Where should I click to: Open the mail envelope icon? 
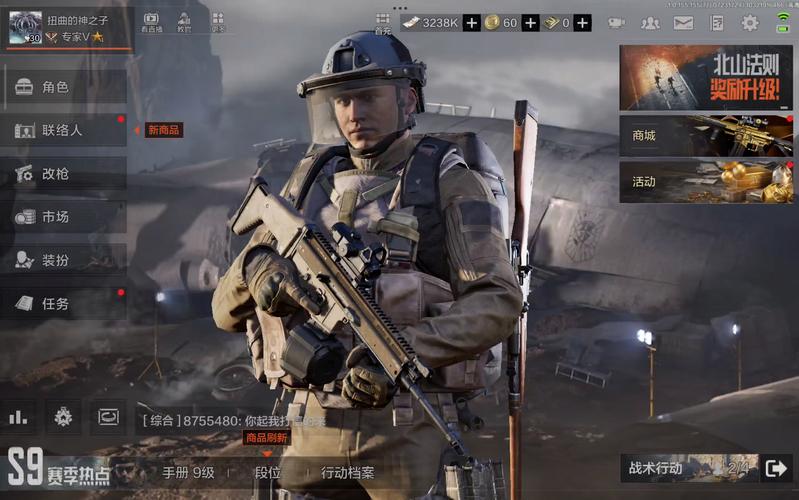(683, 23)
